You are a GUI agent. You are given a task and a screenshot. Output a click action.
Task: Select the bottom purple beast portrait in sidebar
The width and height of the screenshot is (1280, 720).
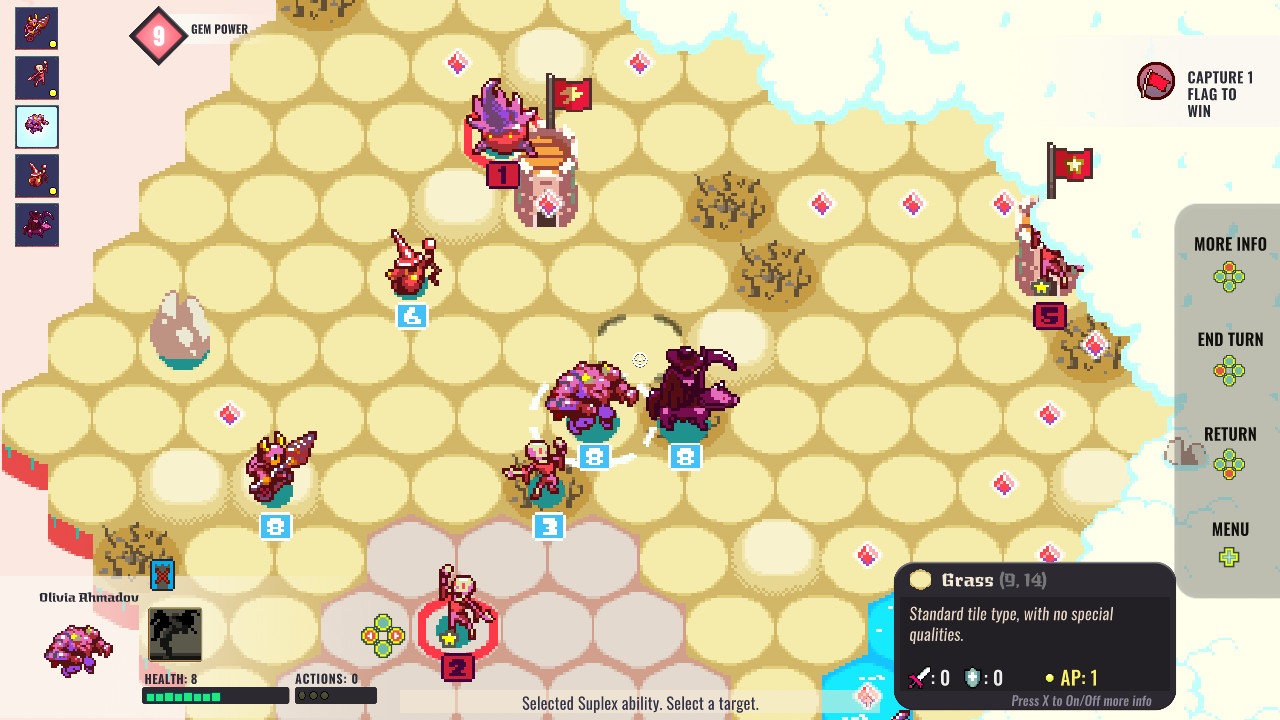(x=35, y=224)
